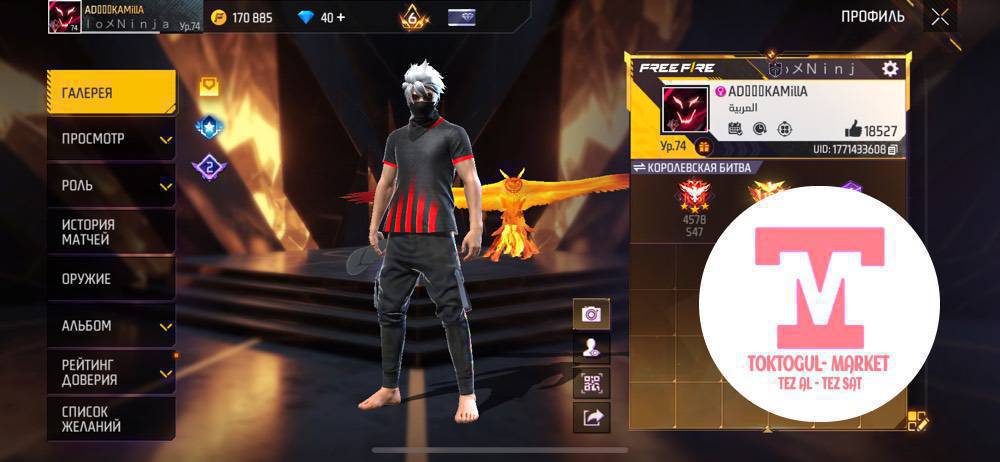Click the gold coins balance
Viewport: 1000px width, 462px height.
pyautogui.click(x=239, y=17)
